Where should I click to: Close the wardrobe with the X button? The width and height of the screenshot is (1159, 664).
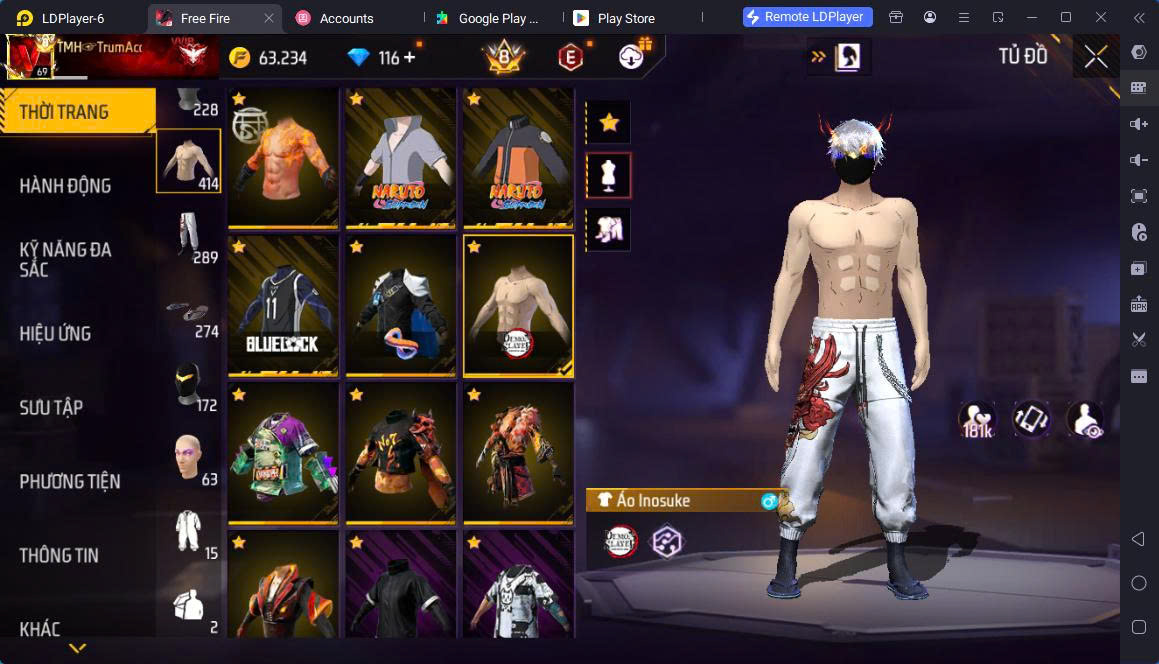tap(1096, 57)
